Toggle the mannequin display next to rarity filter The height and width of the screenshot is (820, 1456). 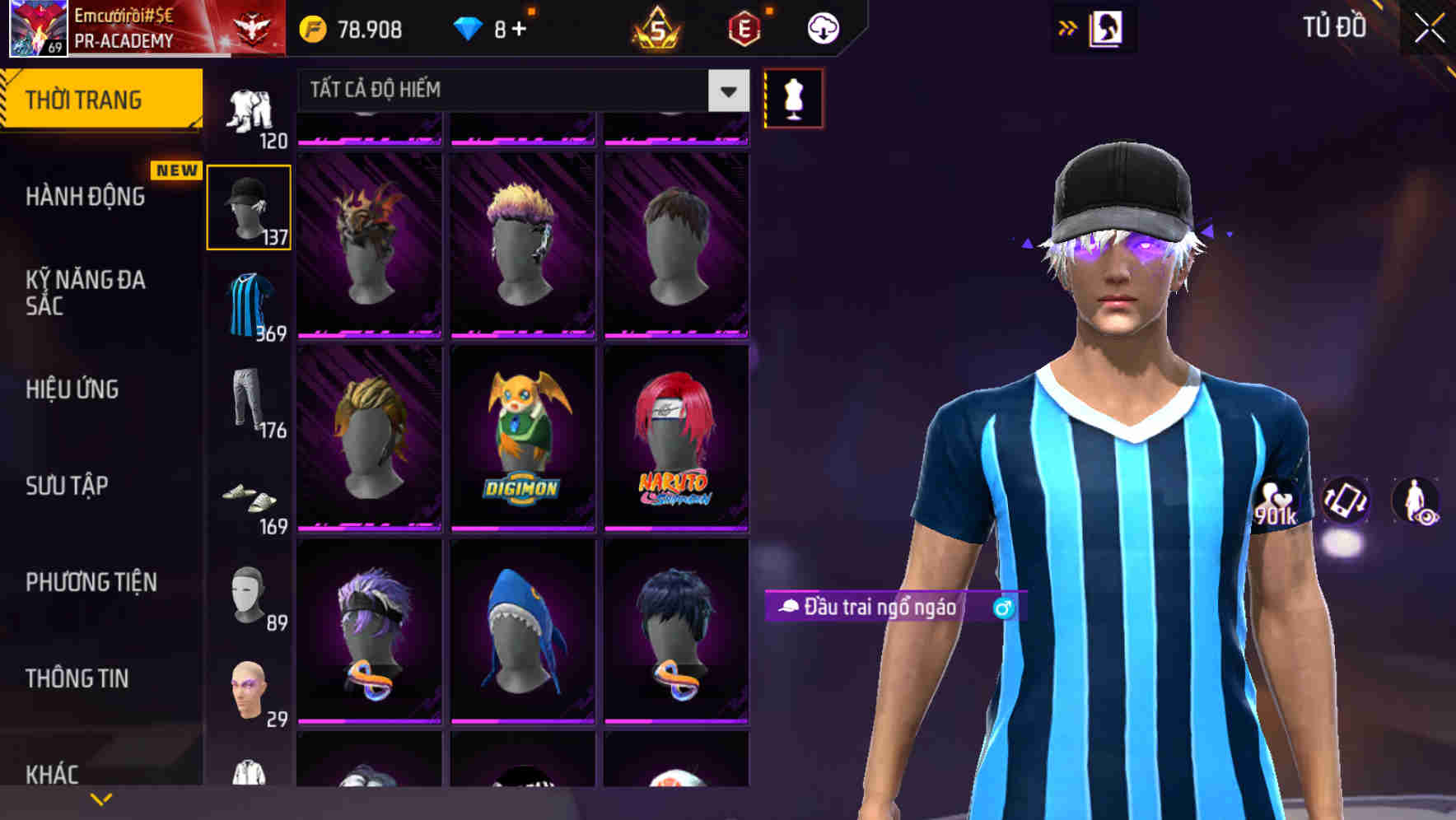(x=793, y=98)
